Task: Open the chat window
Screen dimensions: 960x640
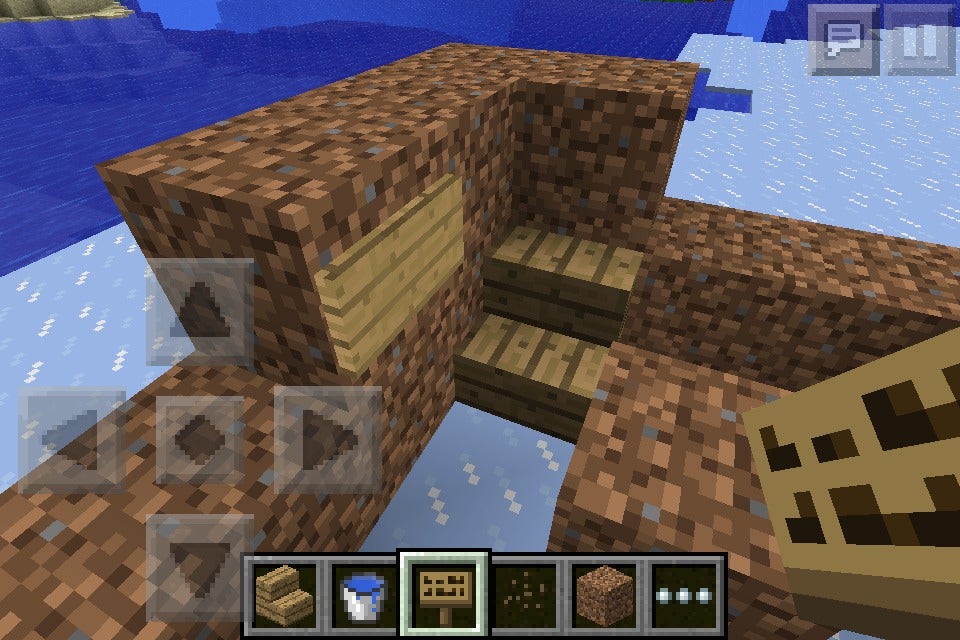Action: click(843, 41)
